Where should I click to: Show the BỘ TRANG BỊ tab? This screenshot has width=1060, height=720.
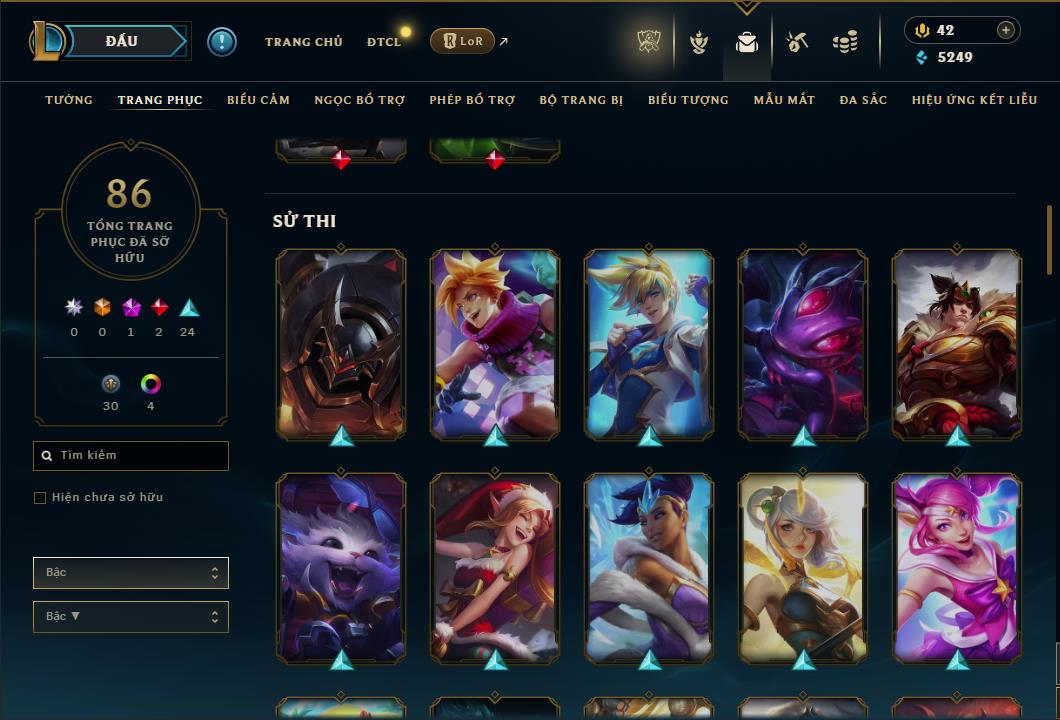[581, 100]
